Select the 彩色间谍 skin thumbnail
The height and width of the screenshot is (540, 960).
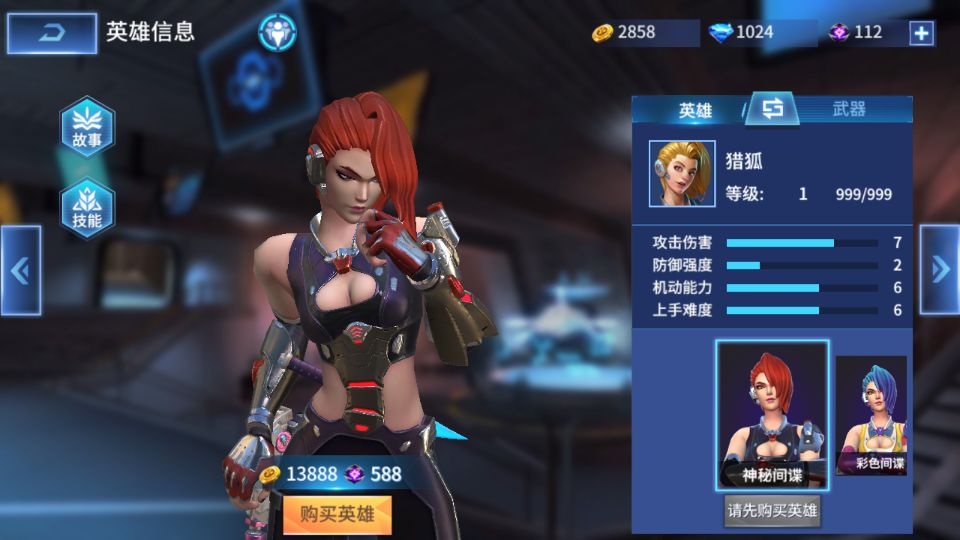(x=871, y=415)
